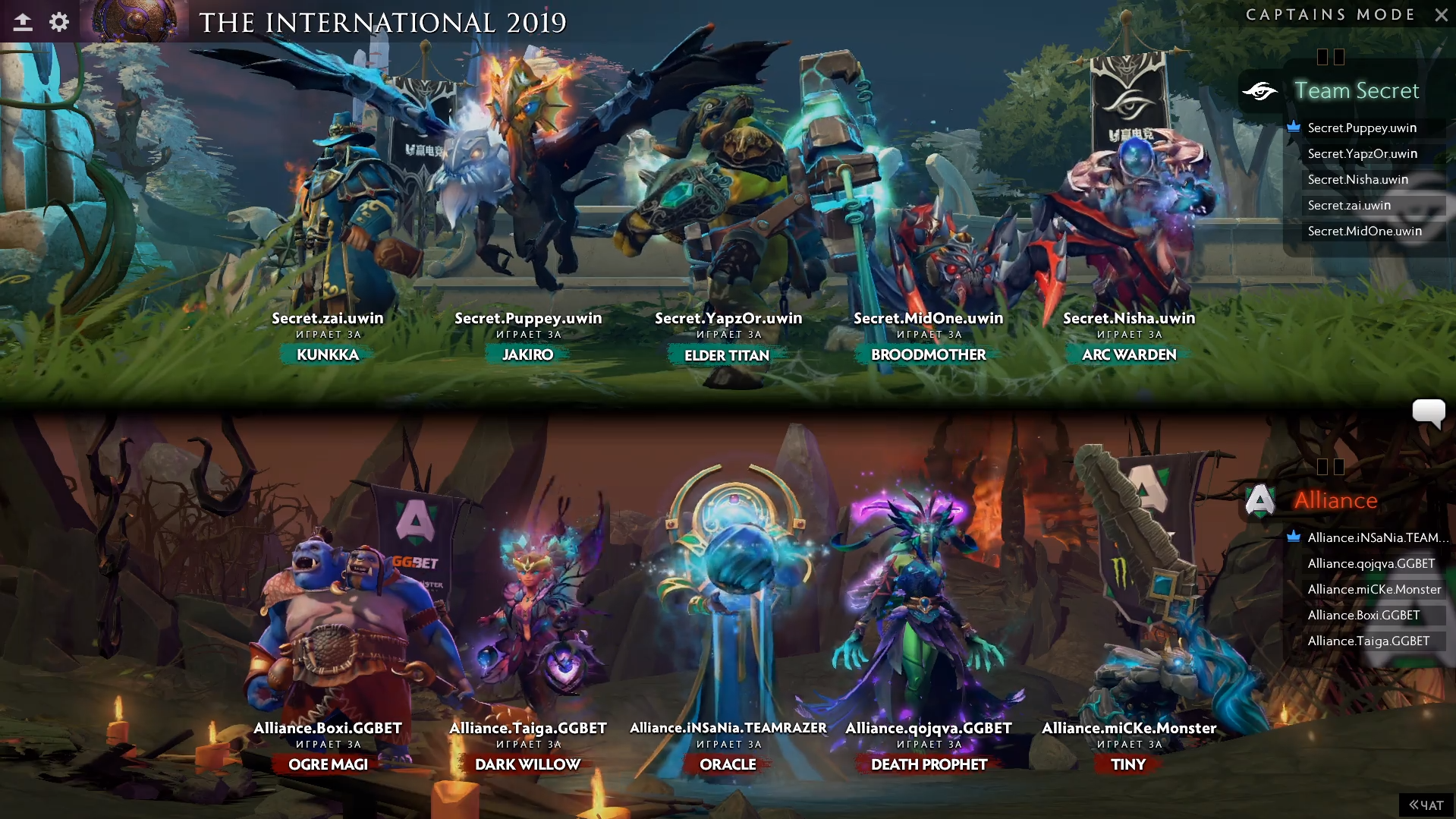Viewport: 1456px width, 819px height.
Task: Click The International 2019 title banner
Action: tap(382, 23)
